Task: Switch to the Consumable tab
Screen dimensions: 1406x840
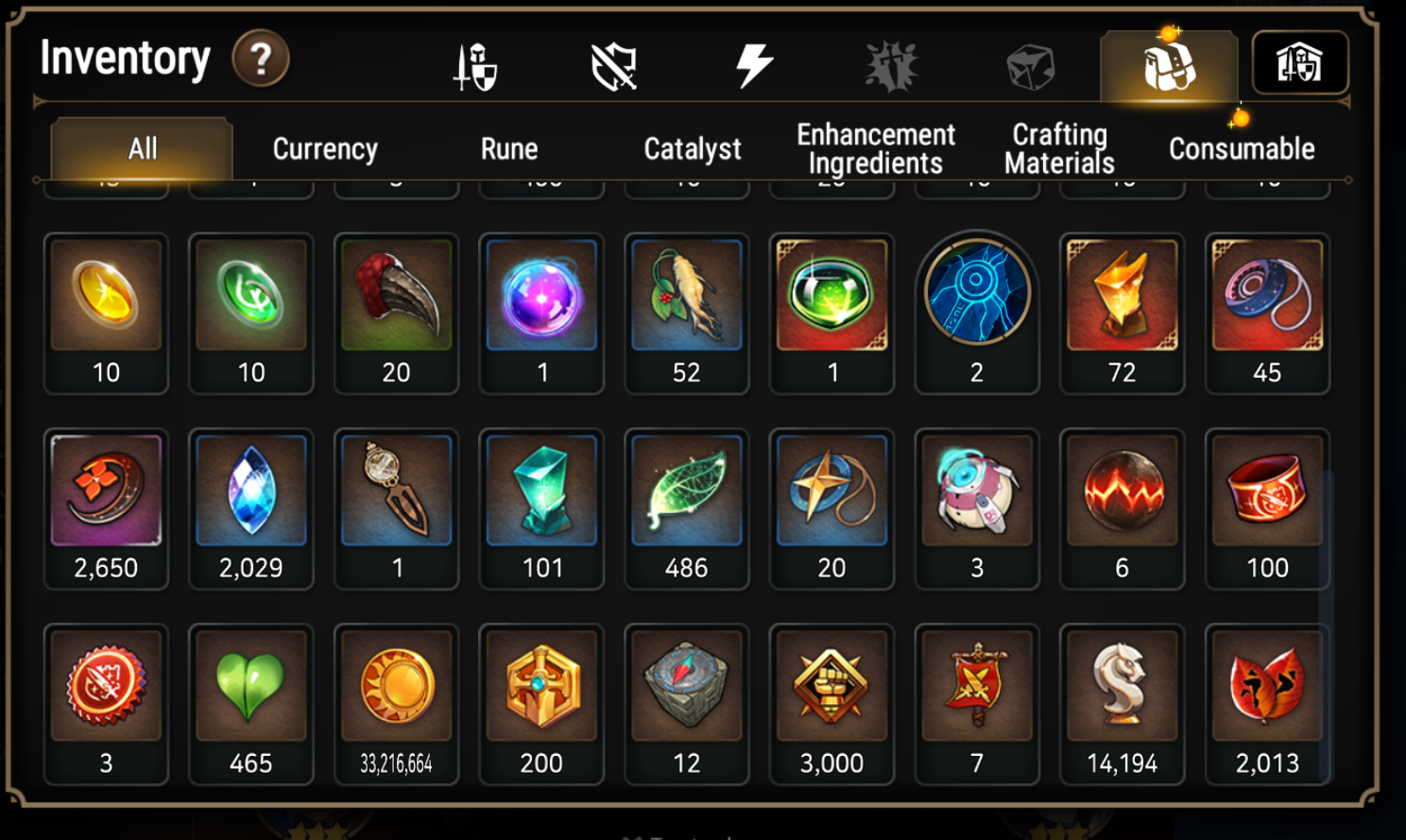Action: pos(1241,148)
